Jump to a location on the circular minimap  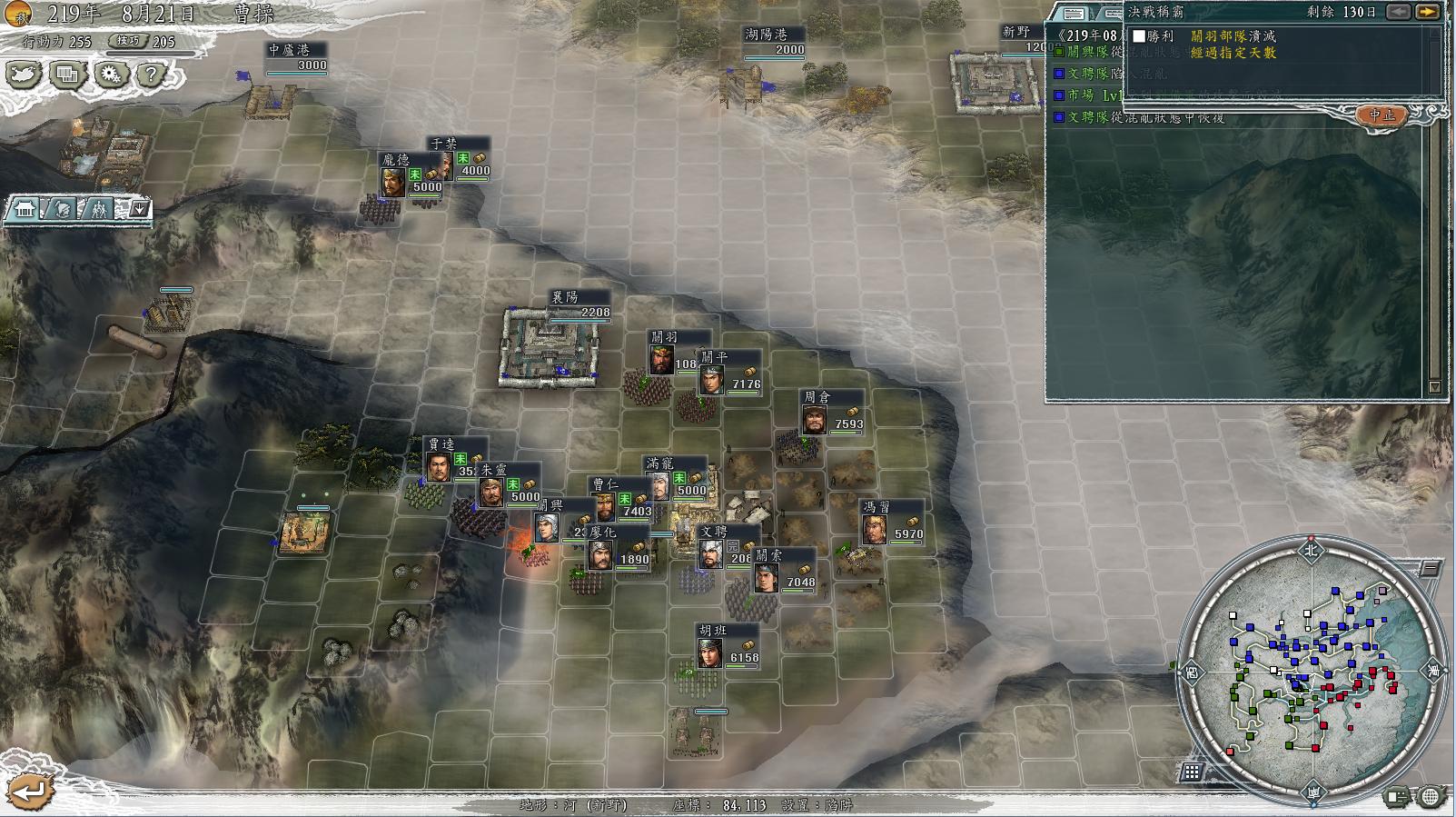pos(1311,671)
